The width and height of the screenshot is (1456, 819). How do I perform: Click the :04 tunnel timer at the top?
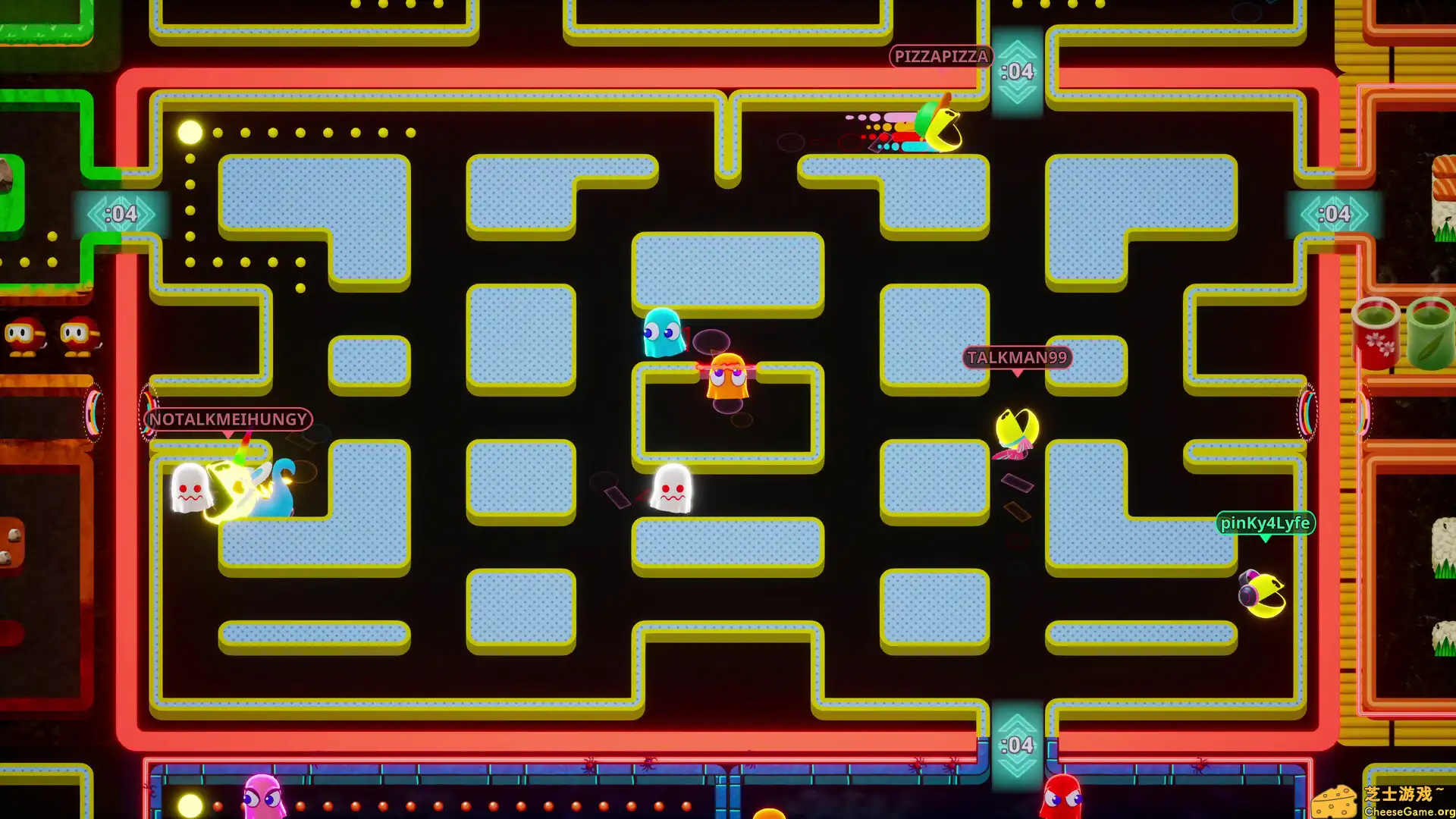[x=1018, y=71]
